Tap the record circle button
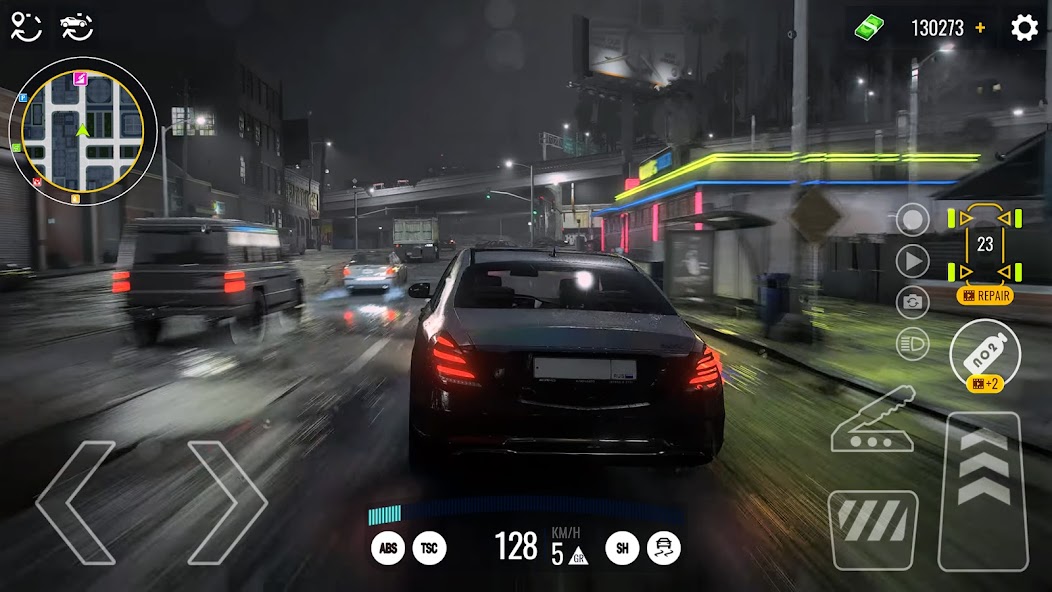1052x592 pixels. (x=912, y=220)
